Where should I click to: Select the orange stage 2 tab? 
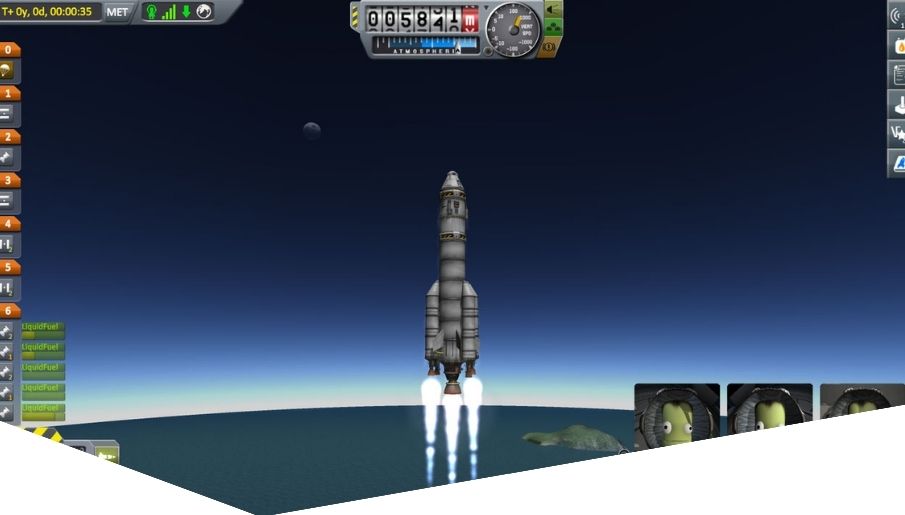tap(9, 137)
